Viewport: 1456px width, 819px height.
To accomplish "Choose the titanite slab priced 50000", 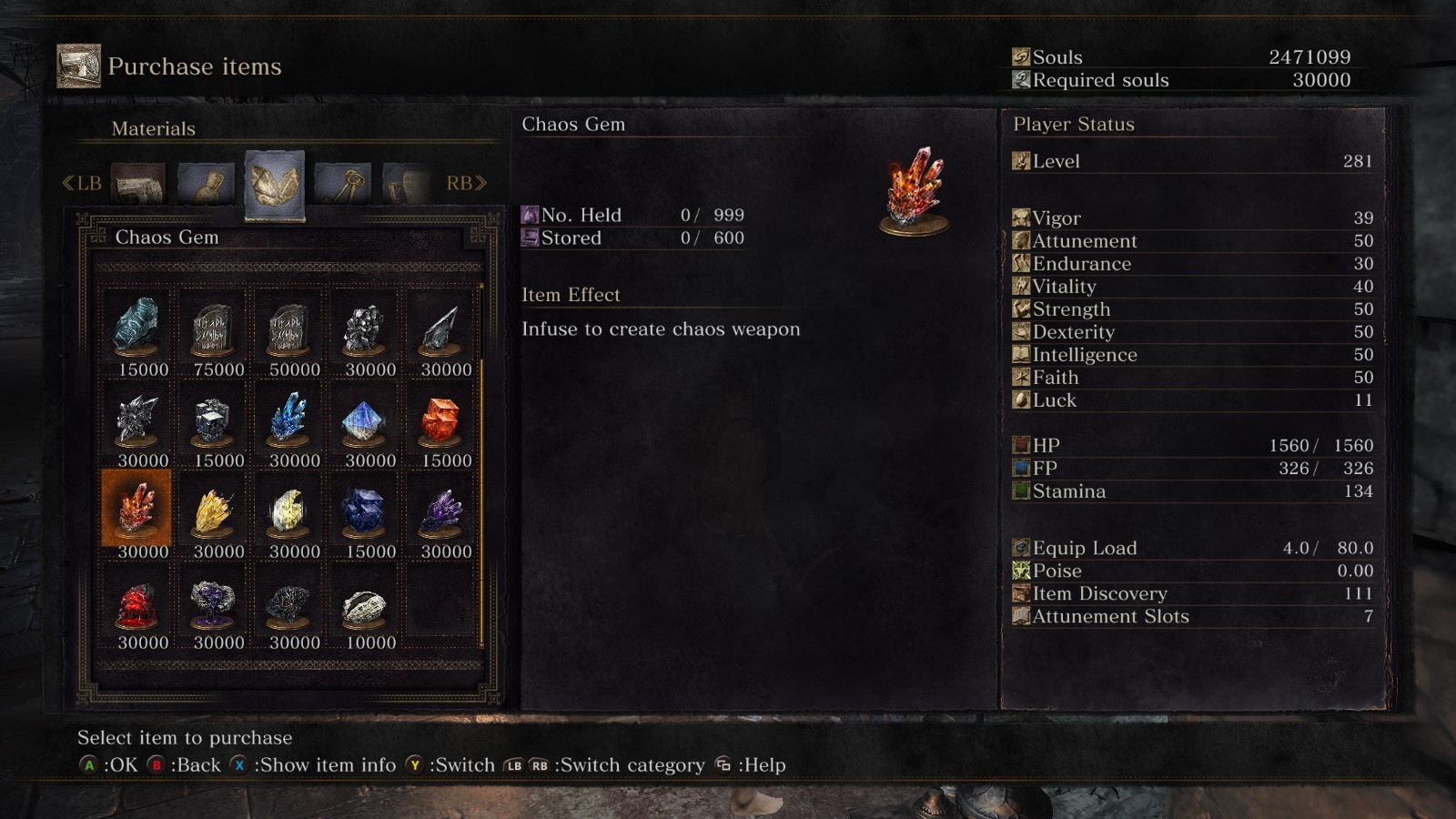I will pos(288,329).
